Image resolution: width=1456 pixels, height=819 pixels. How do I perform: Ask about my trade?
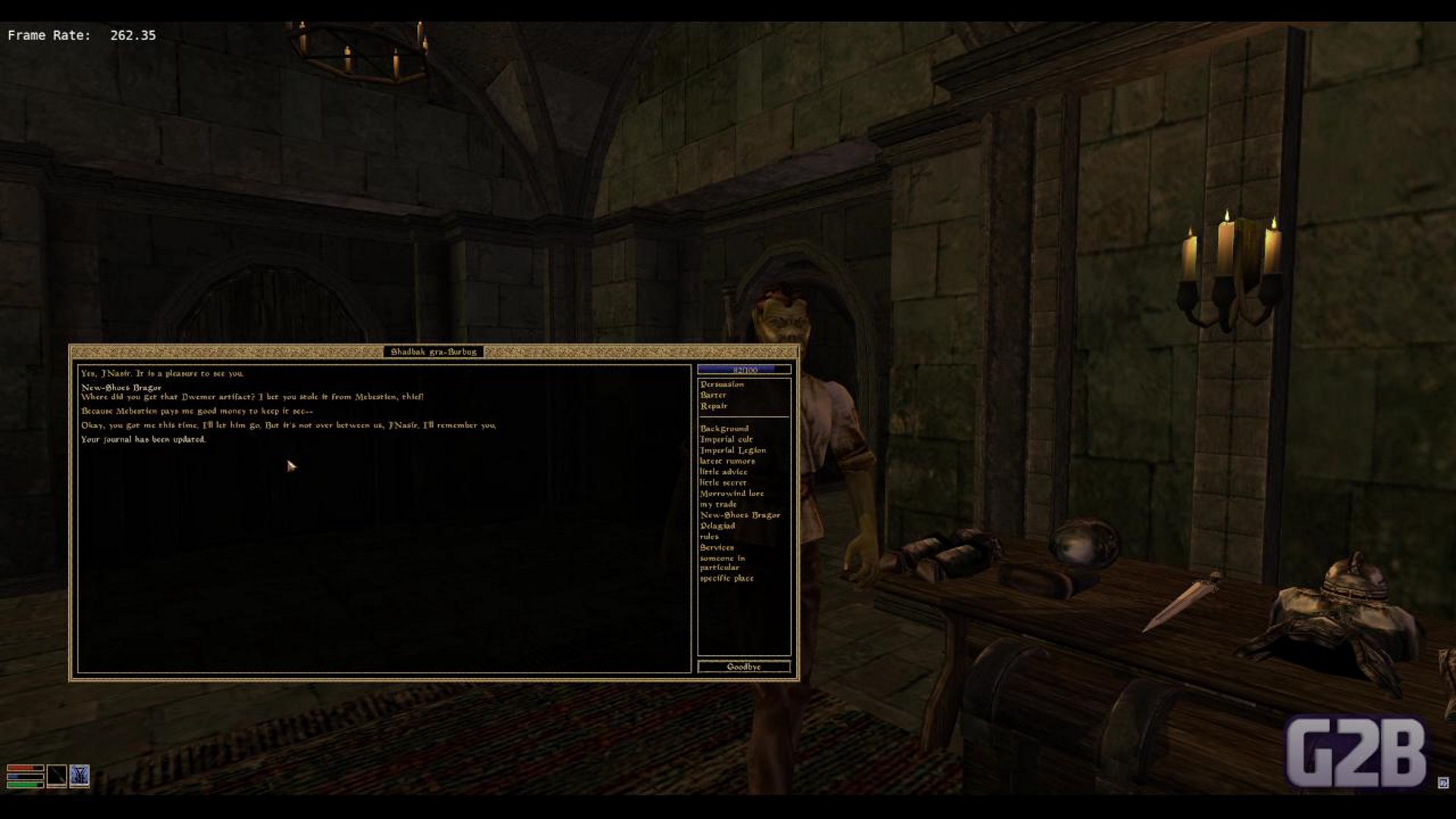coord(718,504)
